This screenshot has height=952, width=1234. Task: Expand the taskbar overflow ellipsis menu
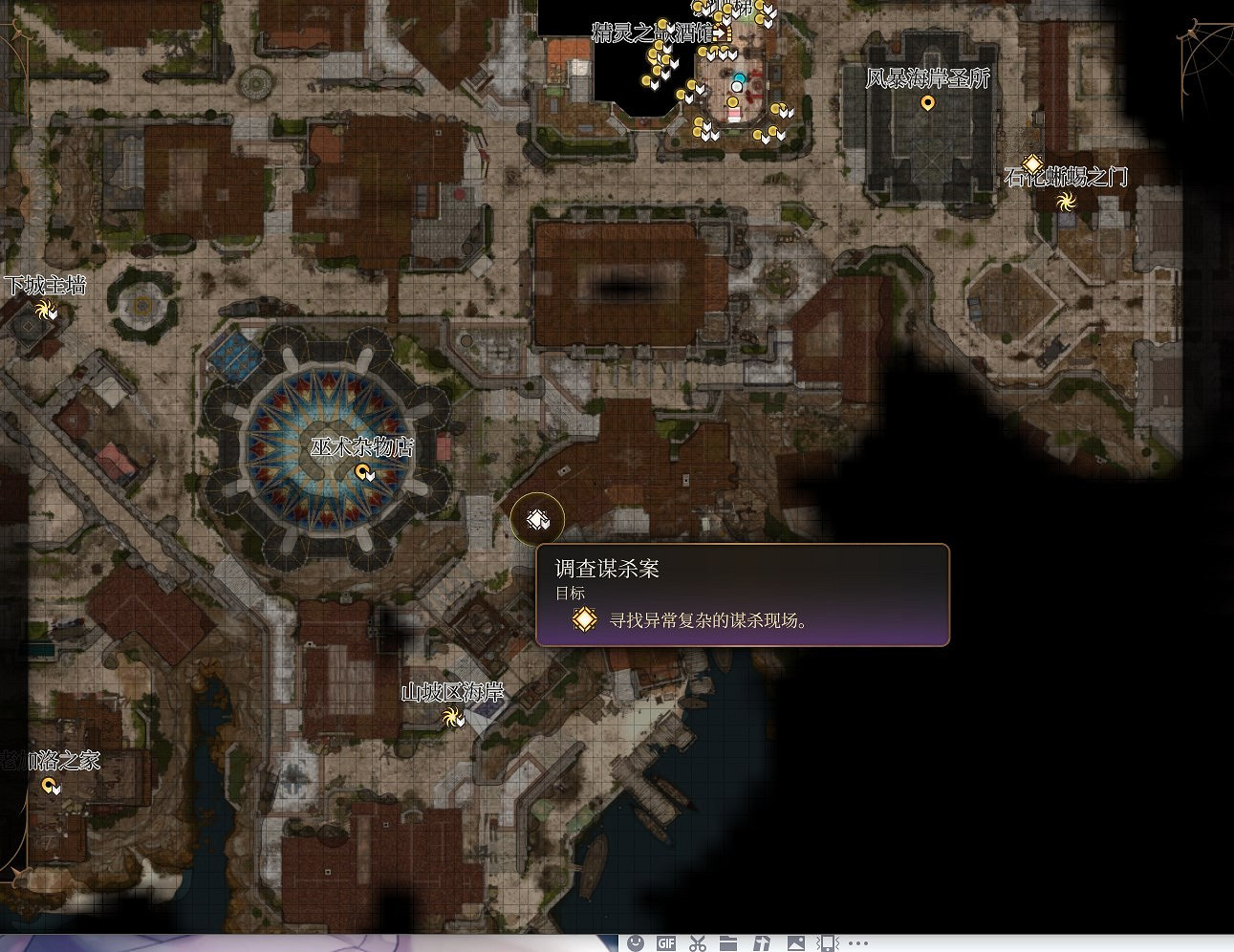coord(857,942)
